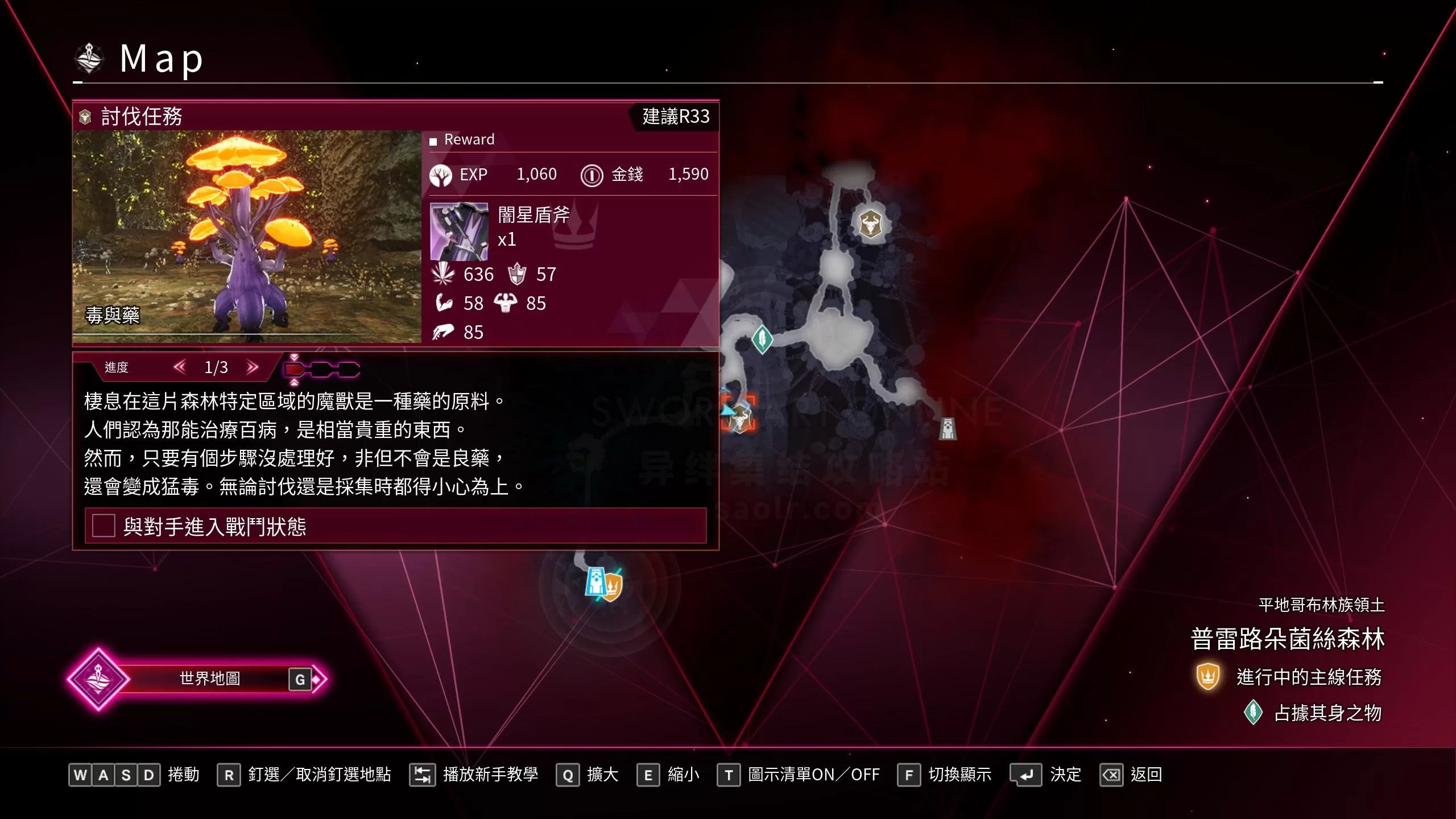
Task: Open the world map (世界地圖) button
Action: click(209, 679)
